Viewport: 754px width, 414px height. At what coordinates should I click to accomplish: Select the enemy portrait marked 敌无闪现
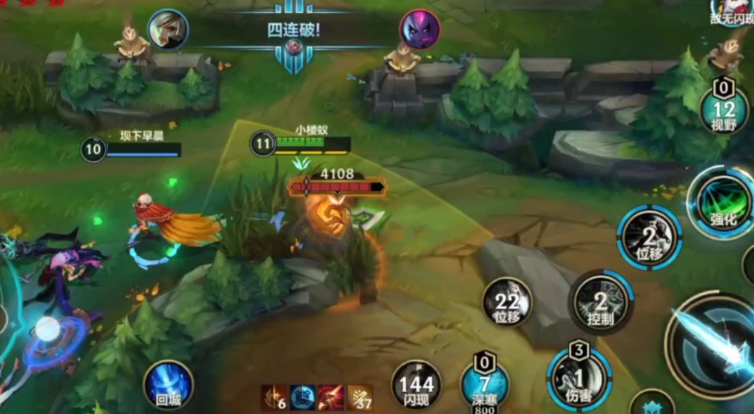coord(730,13)
